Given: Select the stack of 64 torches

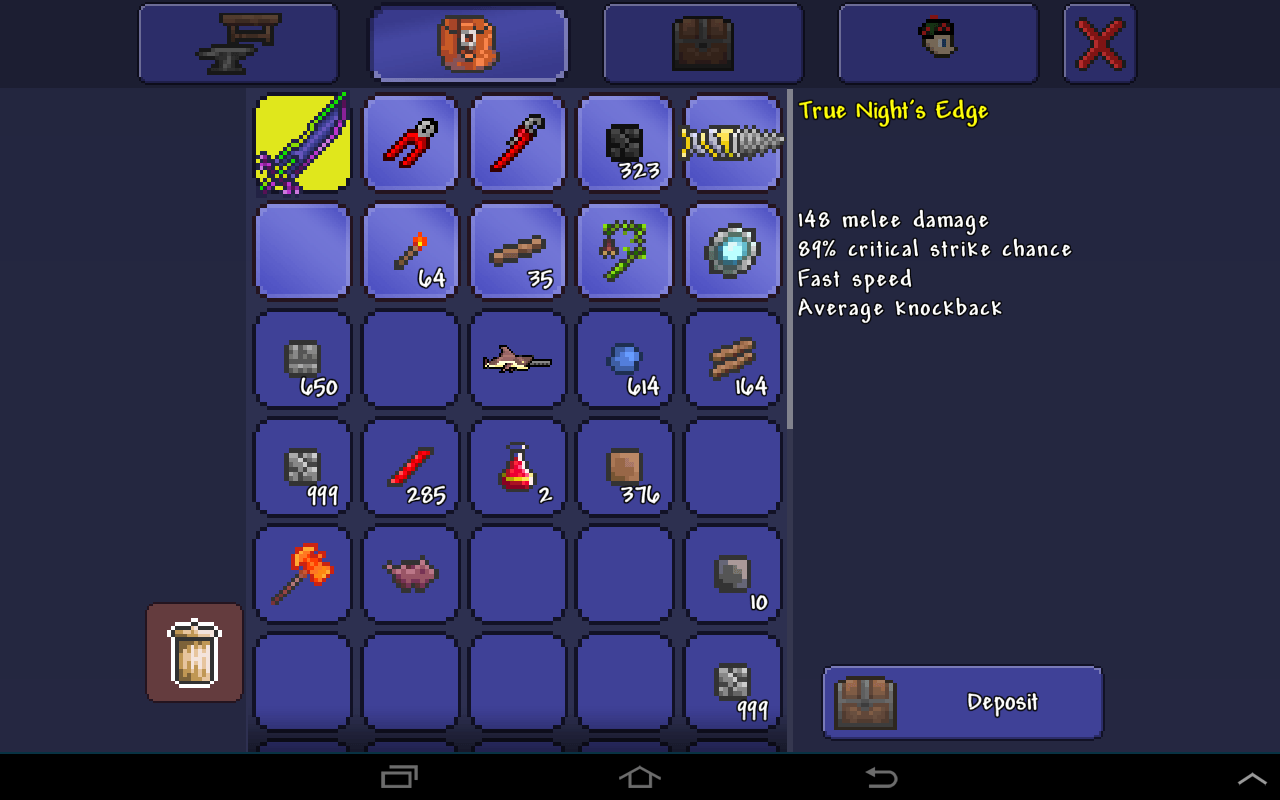Looking at the screenshot, I should point(410,250).
